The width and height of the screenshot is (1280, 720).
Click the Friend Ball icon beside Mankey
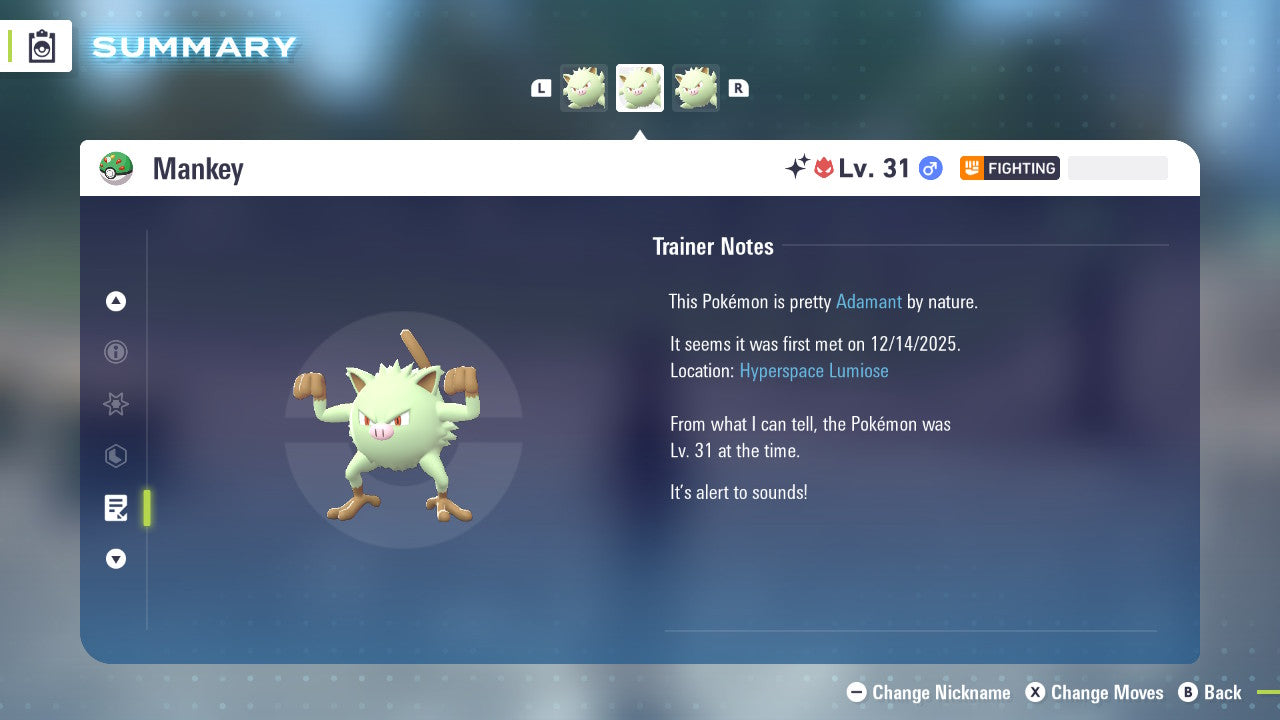click(116, 168)
